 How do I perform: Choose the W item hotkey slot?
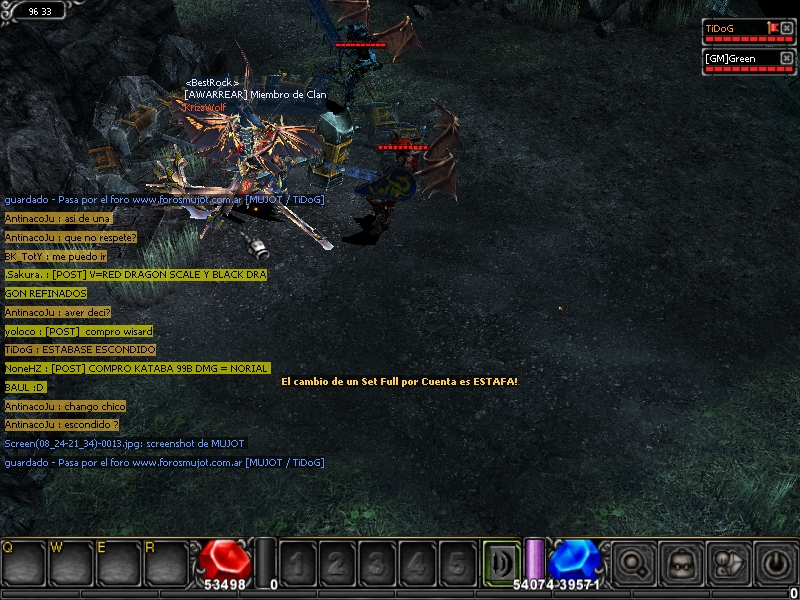click(x=72, y=564)
